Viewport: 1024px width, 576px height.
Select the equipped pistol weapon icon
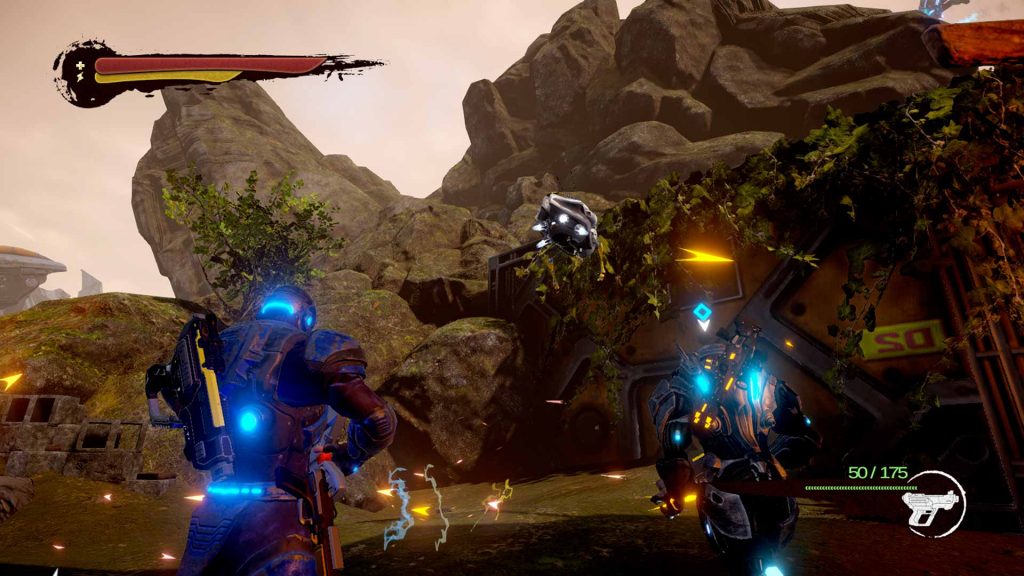tap(931, 505)
